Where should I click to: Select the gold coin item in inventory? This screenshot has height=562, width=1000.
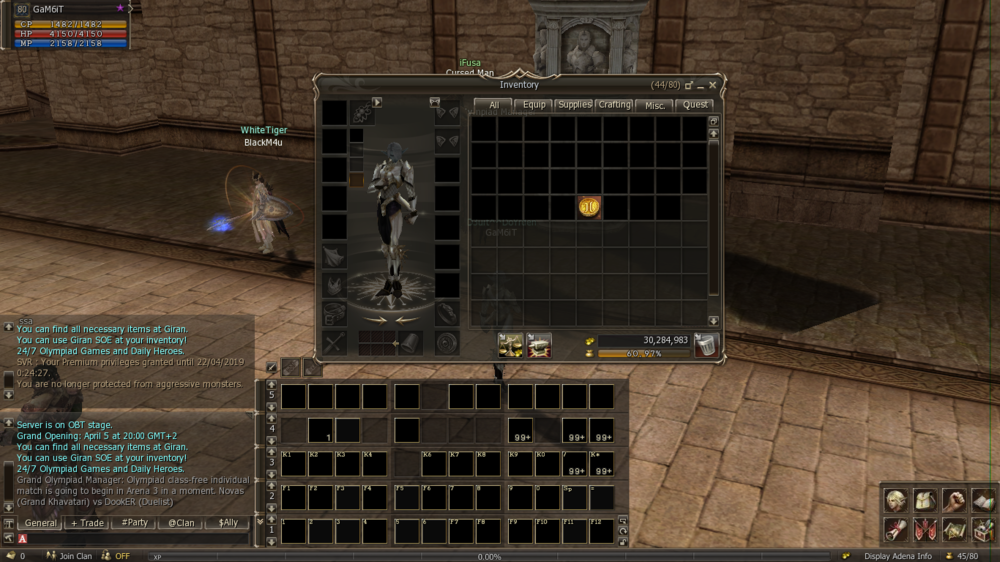point(589,207)
